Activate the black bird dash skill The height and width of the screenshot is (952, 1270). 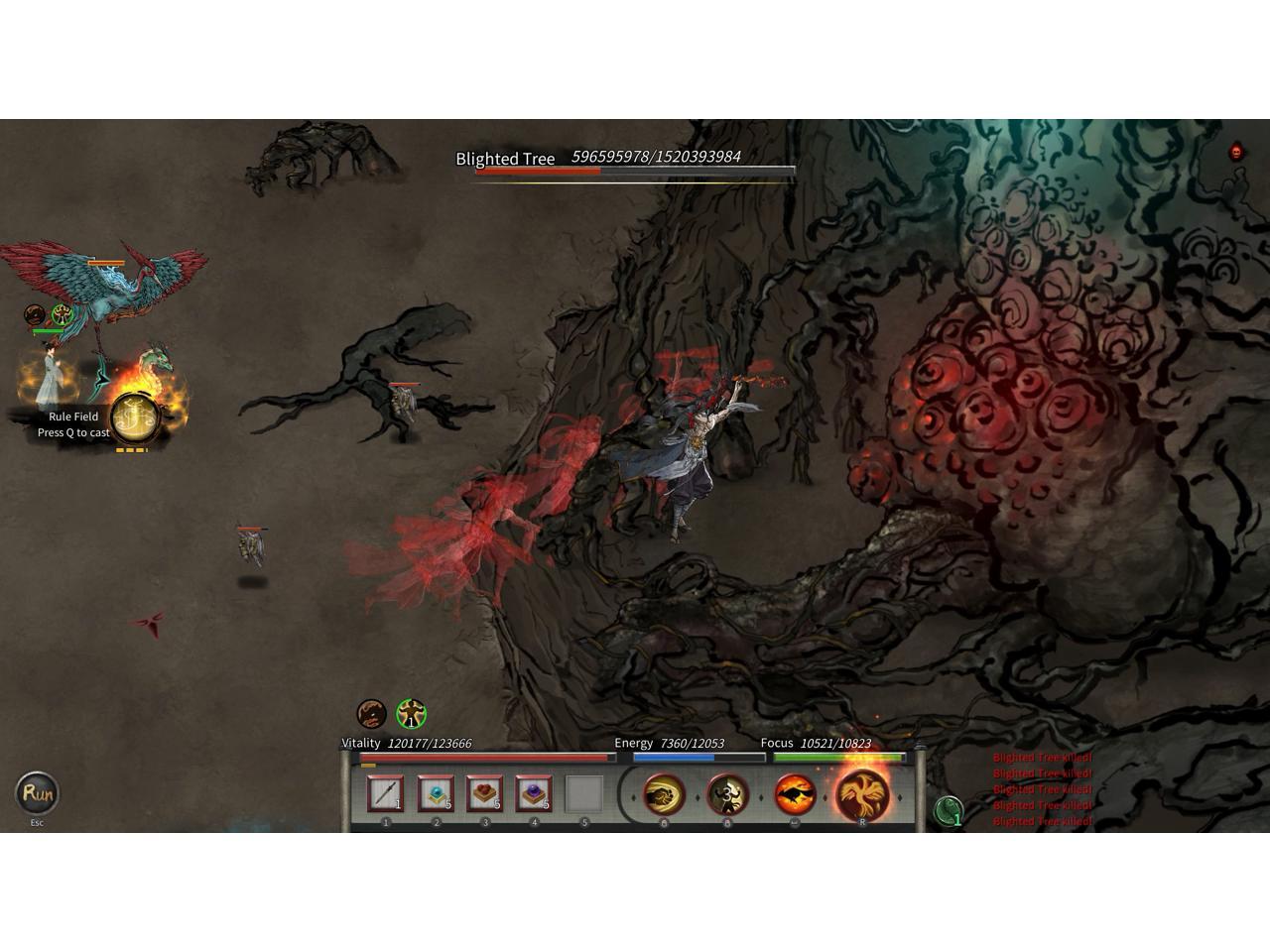click(x=795, y=794)
